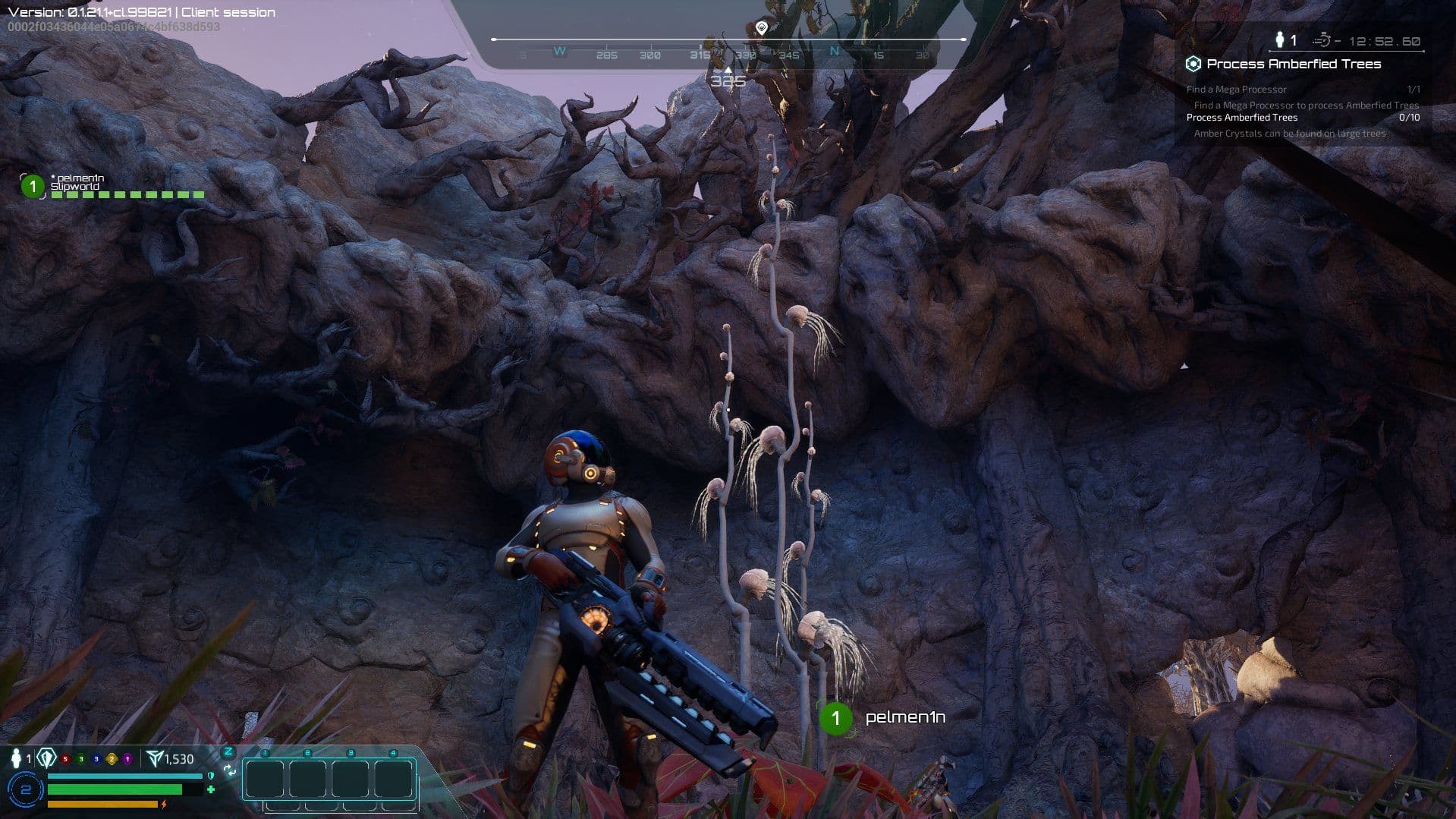Select the stopwatch timer icon next to 12:52.60

1323,40
